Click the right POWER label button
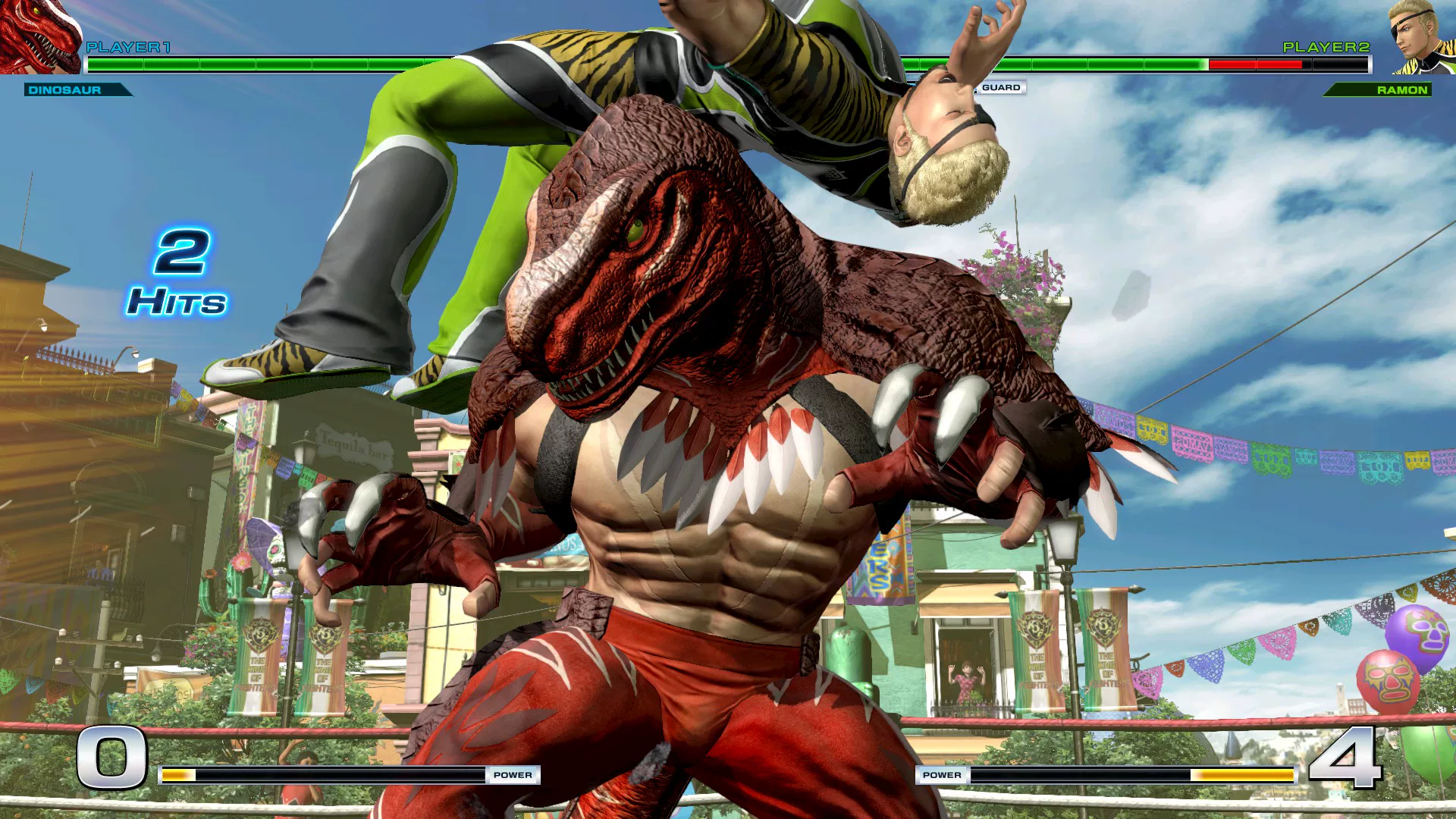Screen dimensions: 1456x819 tap(942, 775)
